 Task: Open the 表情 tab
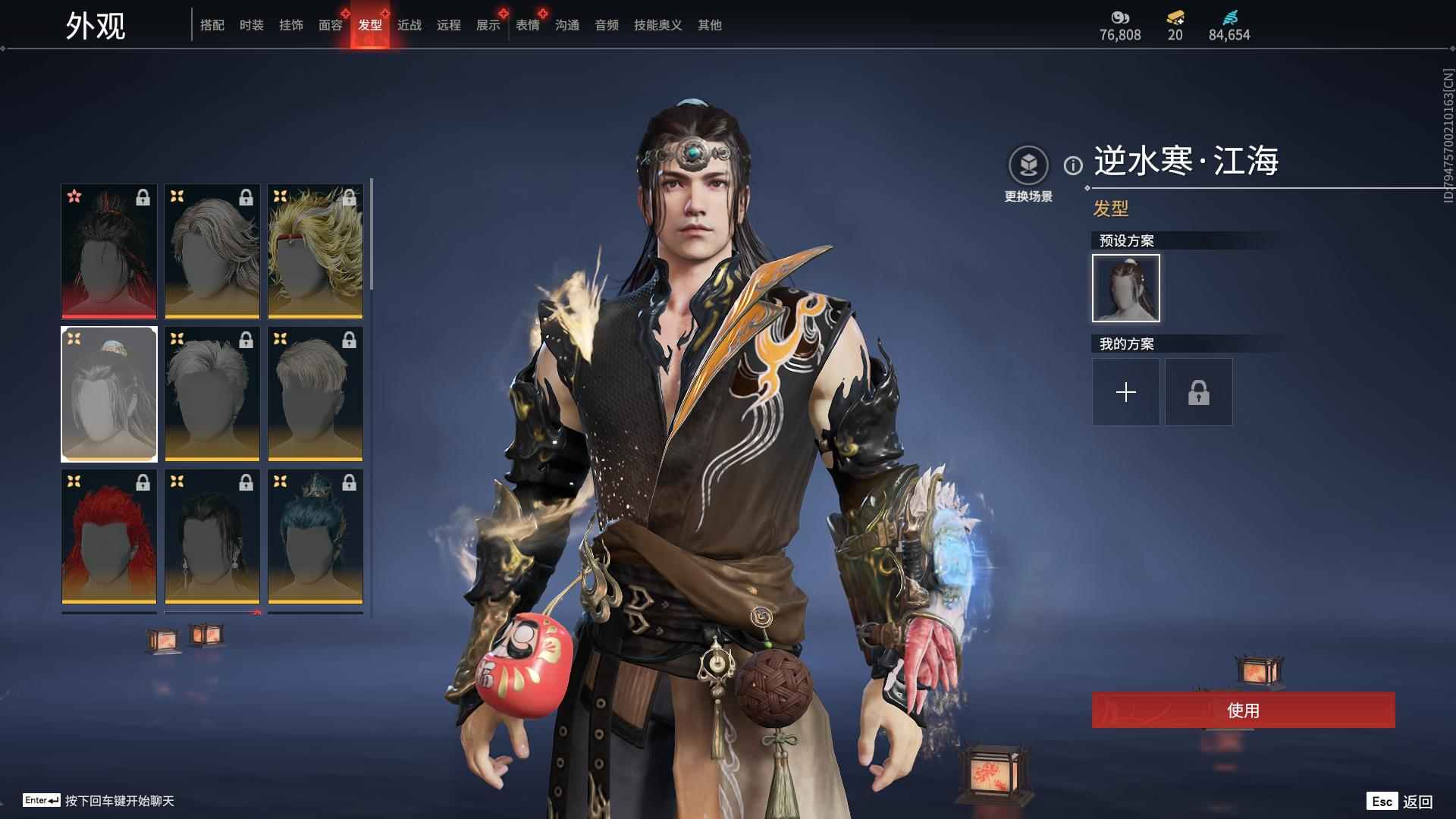click(x=527, y=25)
